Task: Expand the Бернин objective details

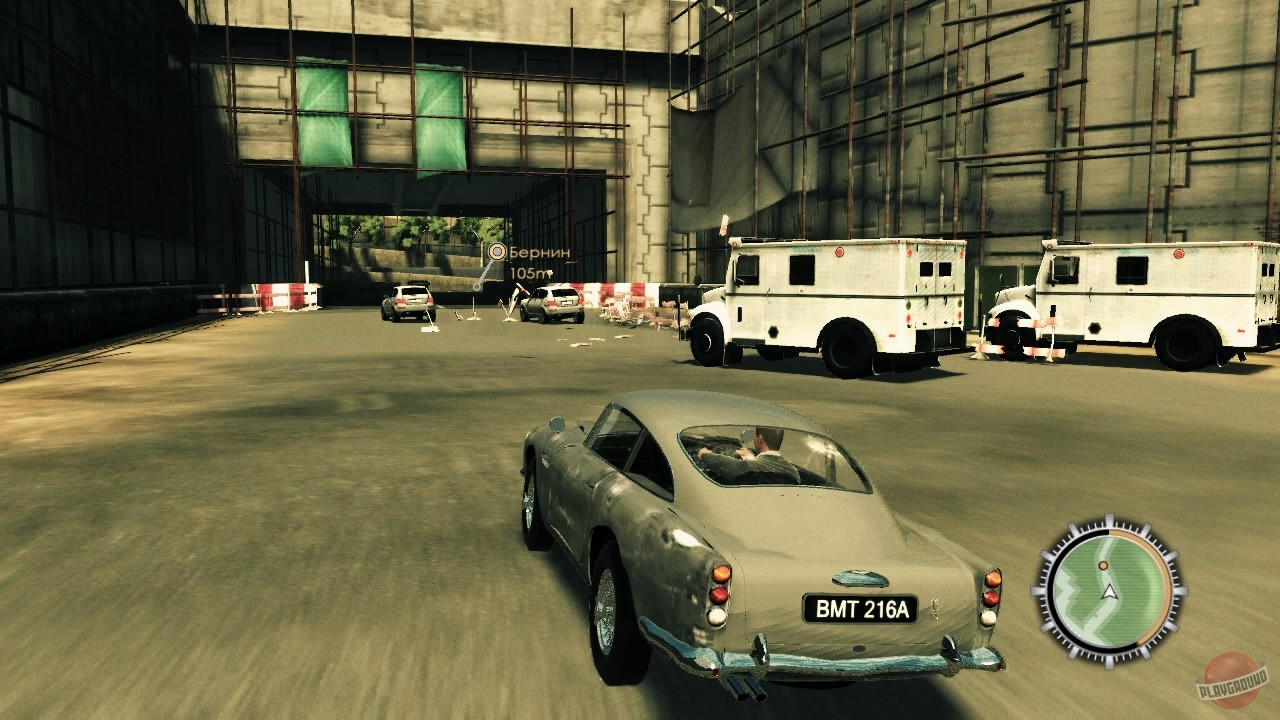Action: [540, 253]
